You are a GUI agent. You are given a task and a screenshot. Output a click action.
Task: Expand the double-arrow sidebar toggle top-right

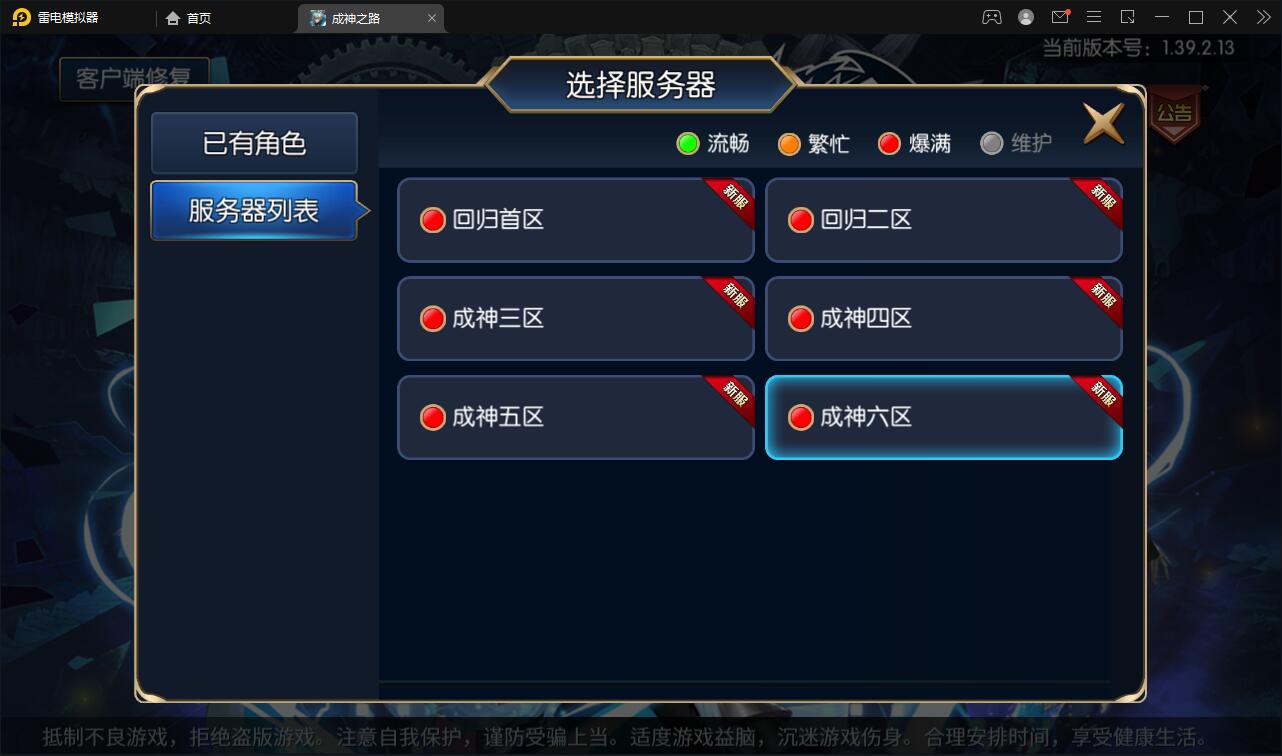(1262, 17)
